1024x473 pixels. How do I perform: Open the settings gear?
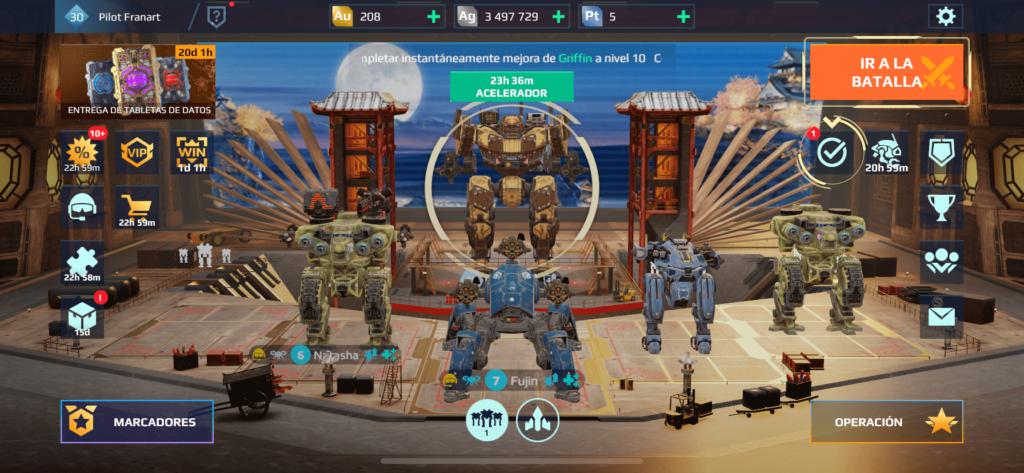coord(944,16)
